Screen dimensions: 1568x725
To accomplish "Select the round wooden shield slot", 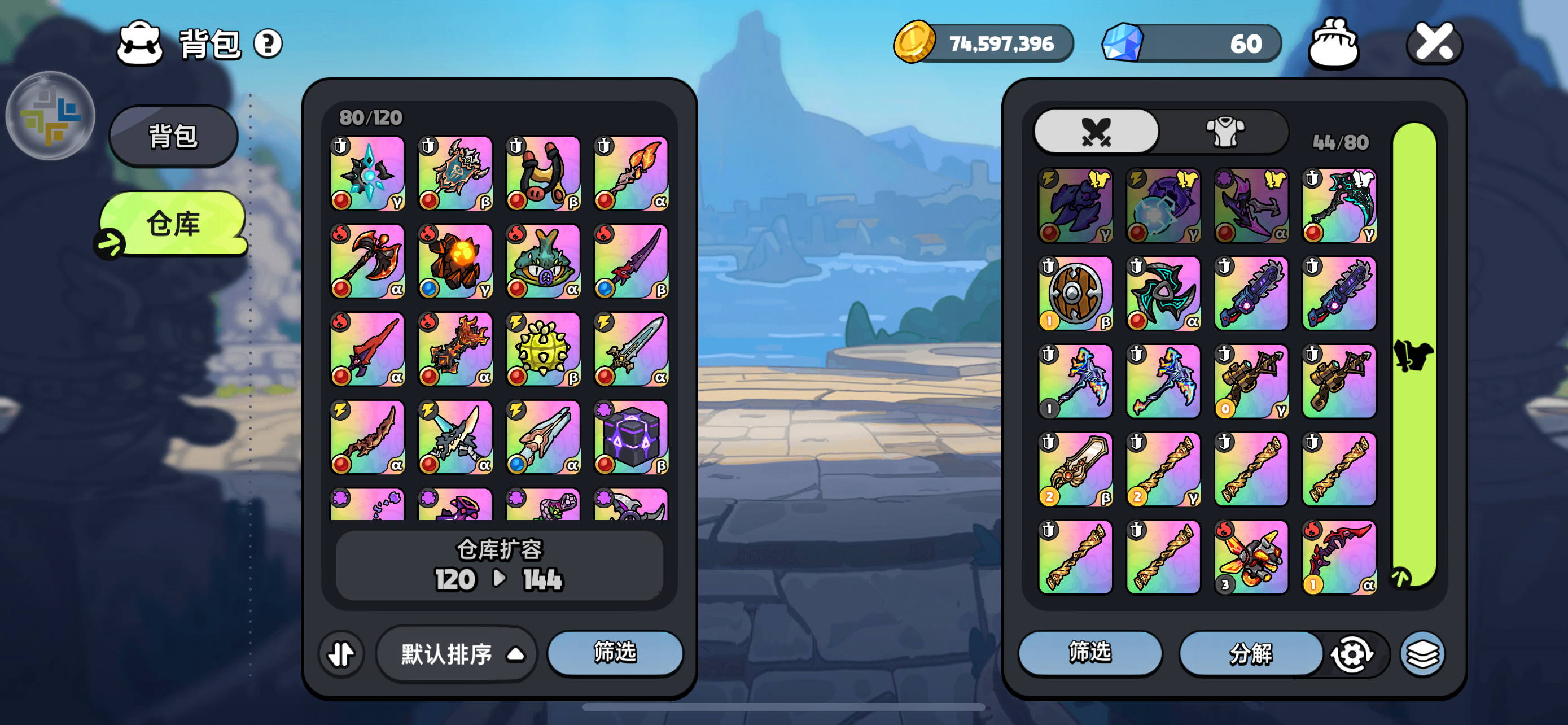I will pos(1075,294).
